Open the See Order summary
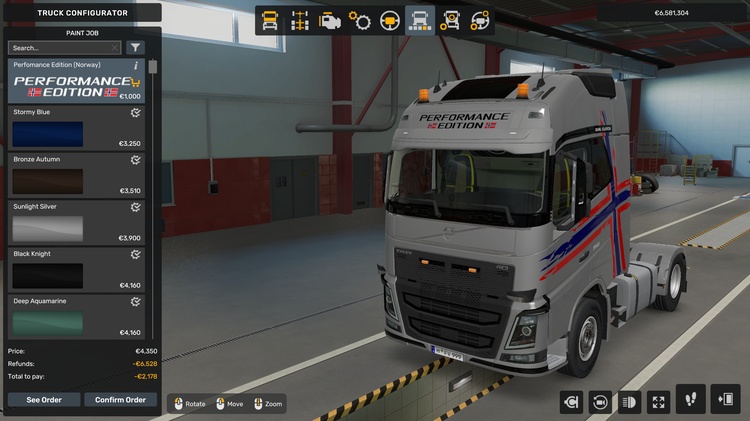This screenshot has width=750, height=421. pyautogui.click(x=43, y=400)
